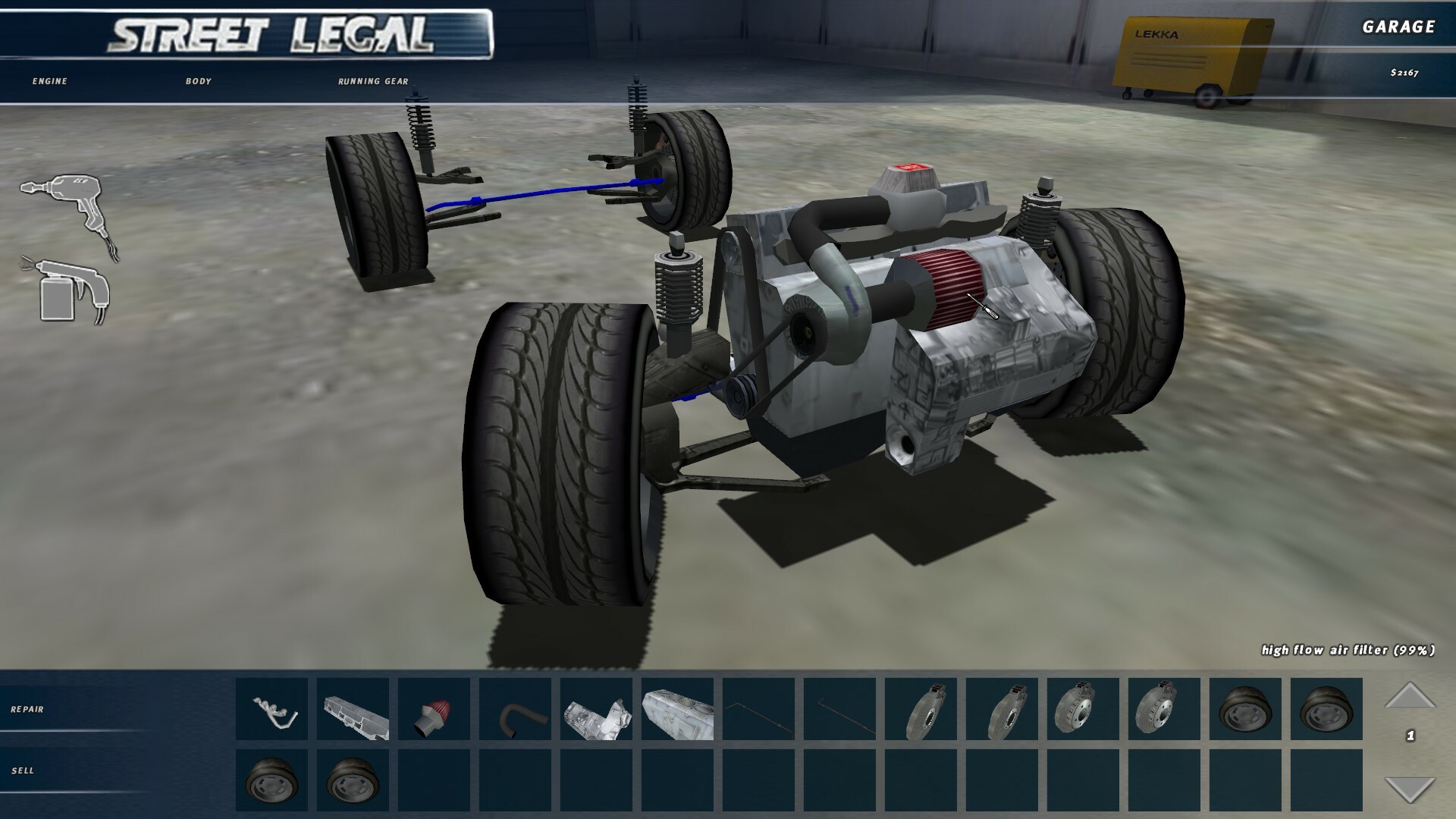Switch to the BODY tab

tap(199, 80)
